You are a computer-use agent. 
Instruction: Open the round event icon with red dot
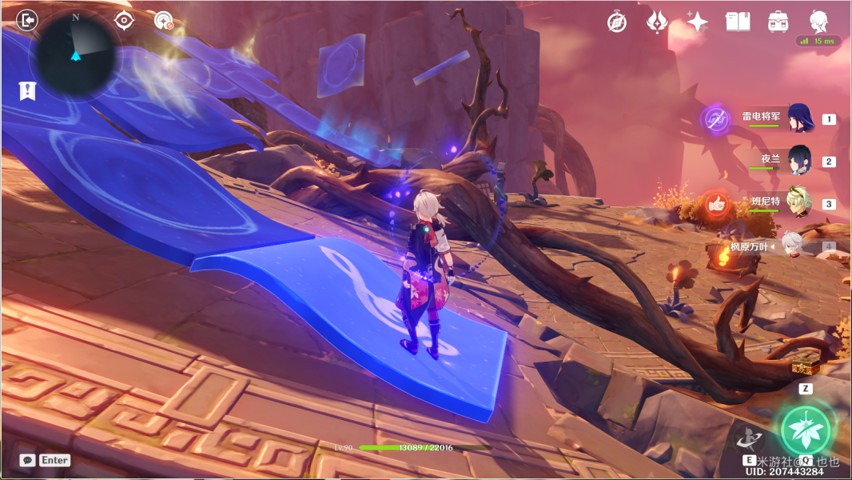(164, 20)
